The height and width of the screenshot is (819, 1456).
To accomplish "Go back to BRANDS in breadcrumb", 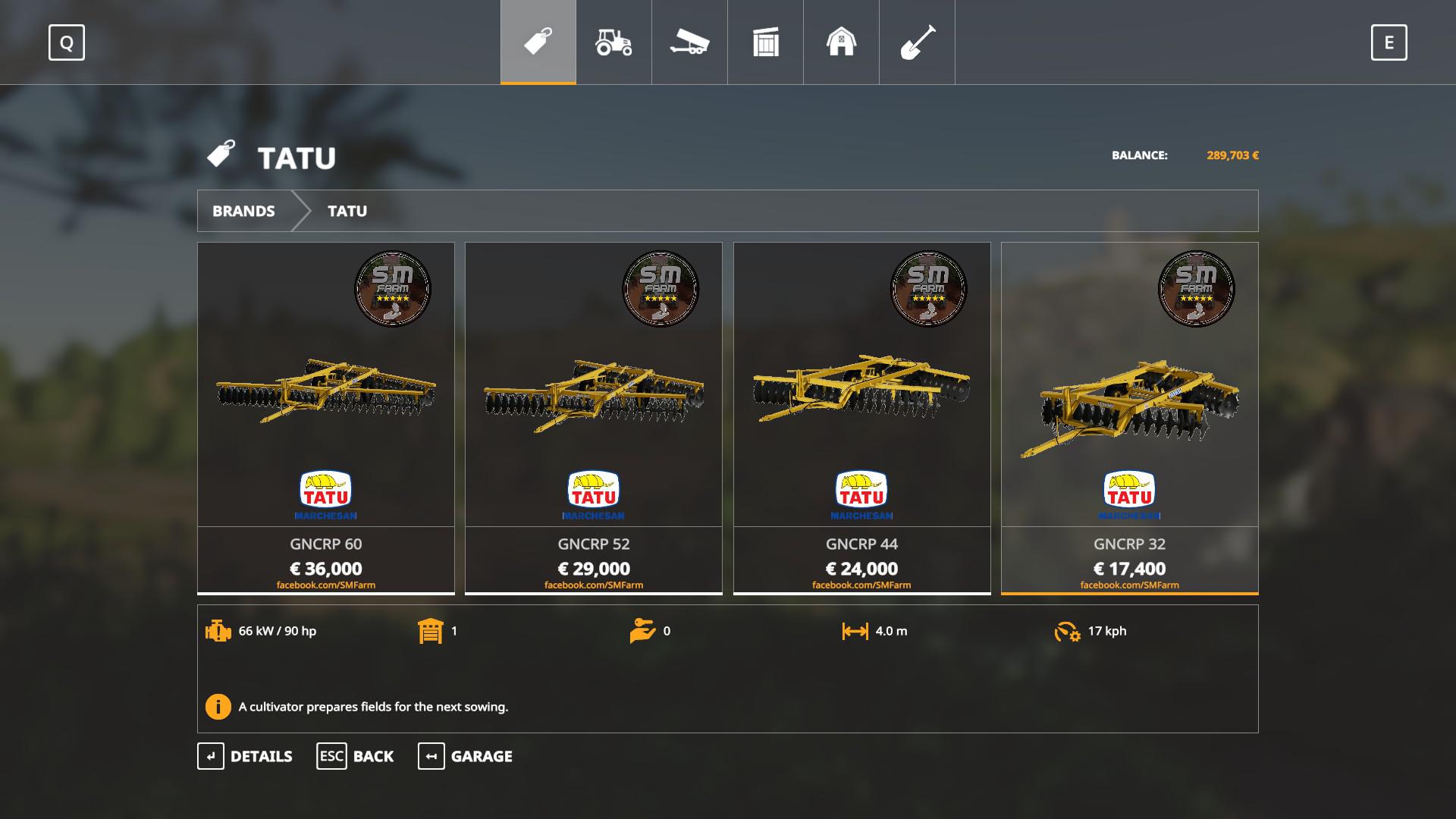I will (x=243, y=211).
